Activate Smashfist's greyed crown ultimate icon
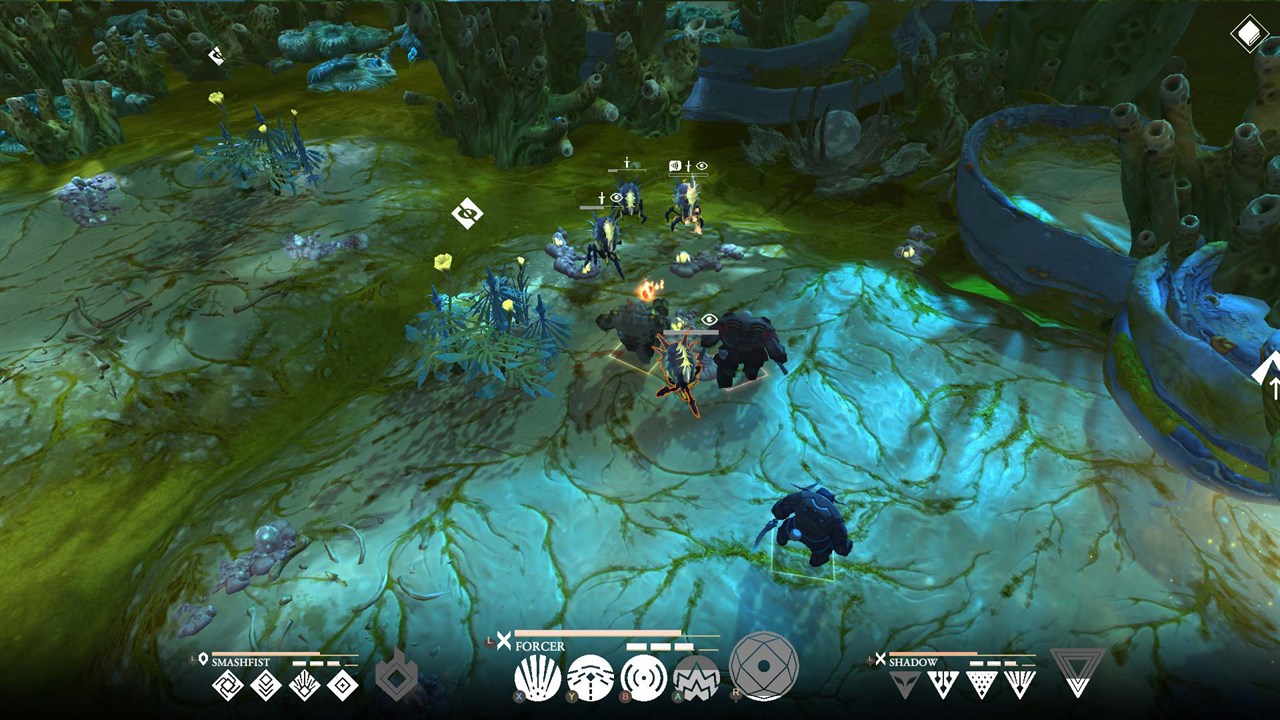Screen dimensions: 1280x720 (x=396, y=679)
